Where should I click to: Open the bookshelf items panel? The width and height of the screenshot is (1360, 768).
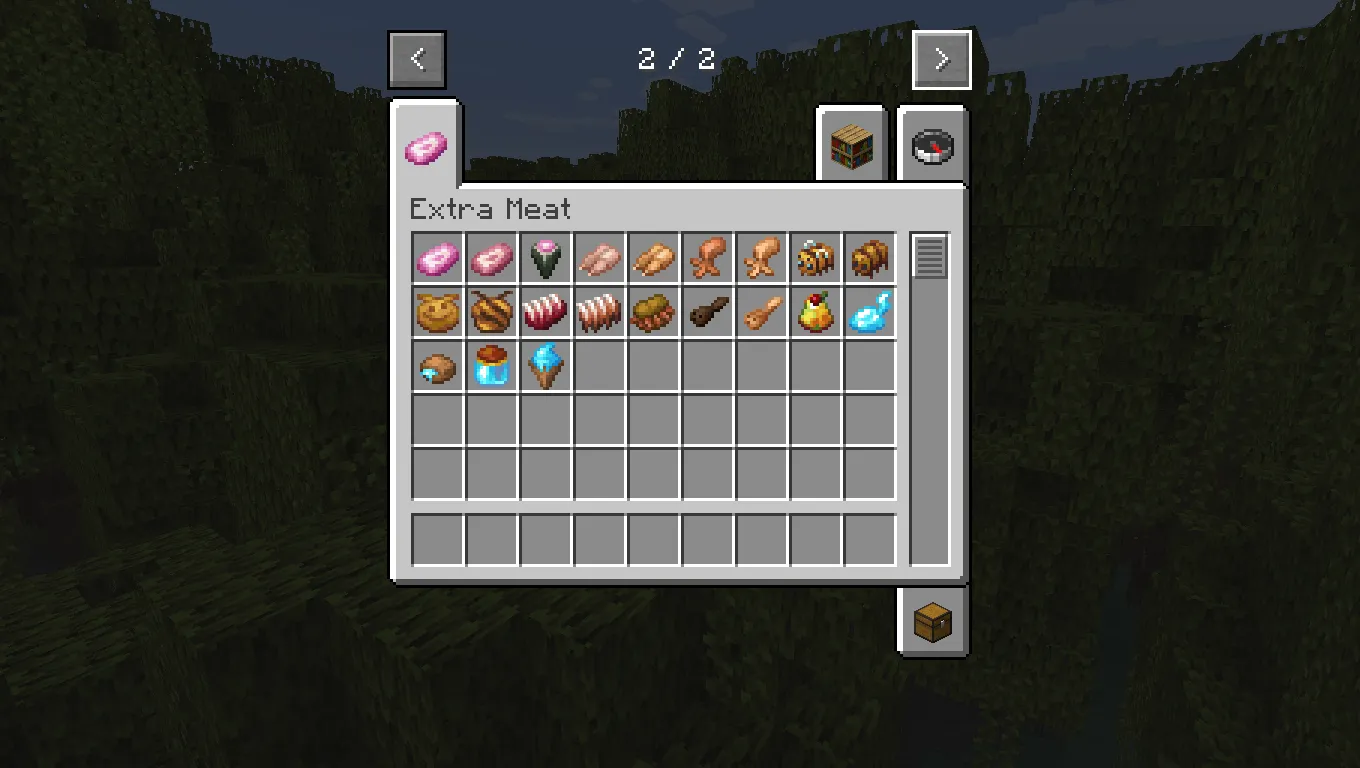(x=851, y=145)
